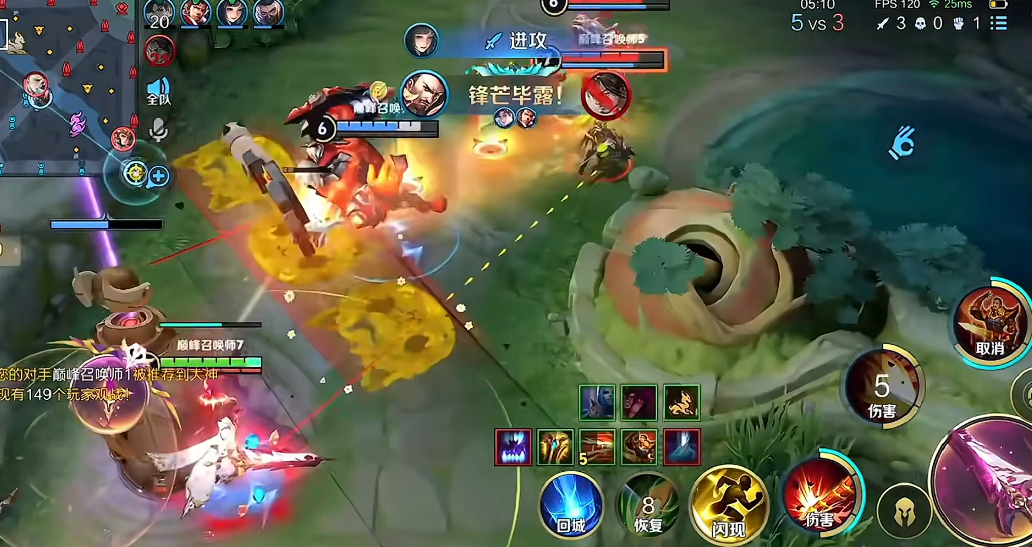The image size is (1032, 547).
Task: Toggle the microphone button
Action: click(158, 130)
